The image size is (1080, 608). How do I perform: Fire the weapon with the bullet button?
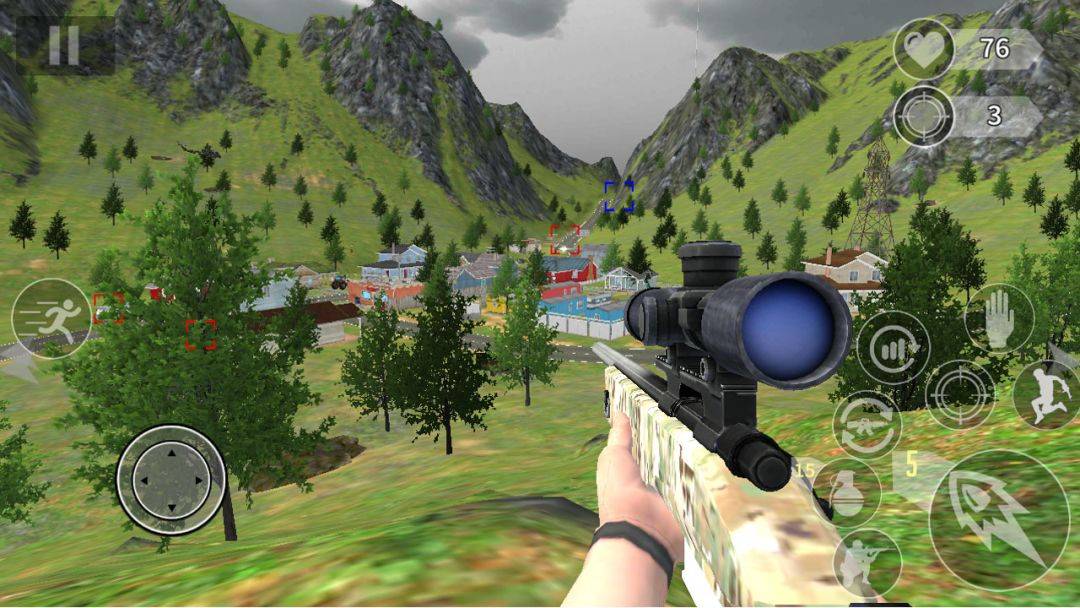point(998,518)
